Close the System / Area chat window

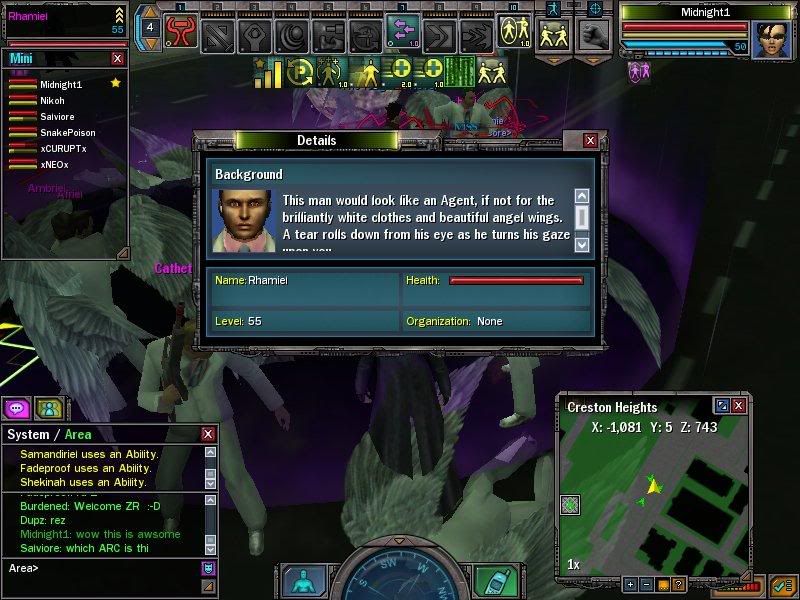tap(208, 435)
